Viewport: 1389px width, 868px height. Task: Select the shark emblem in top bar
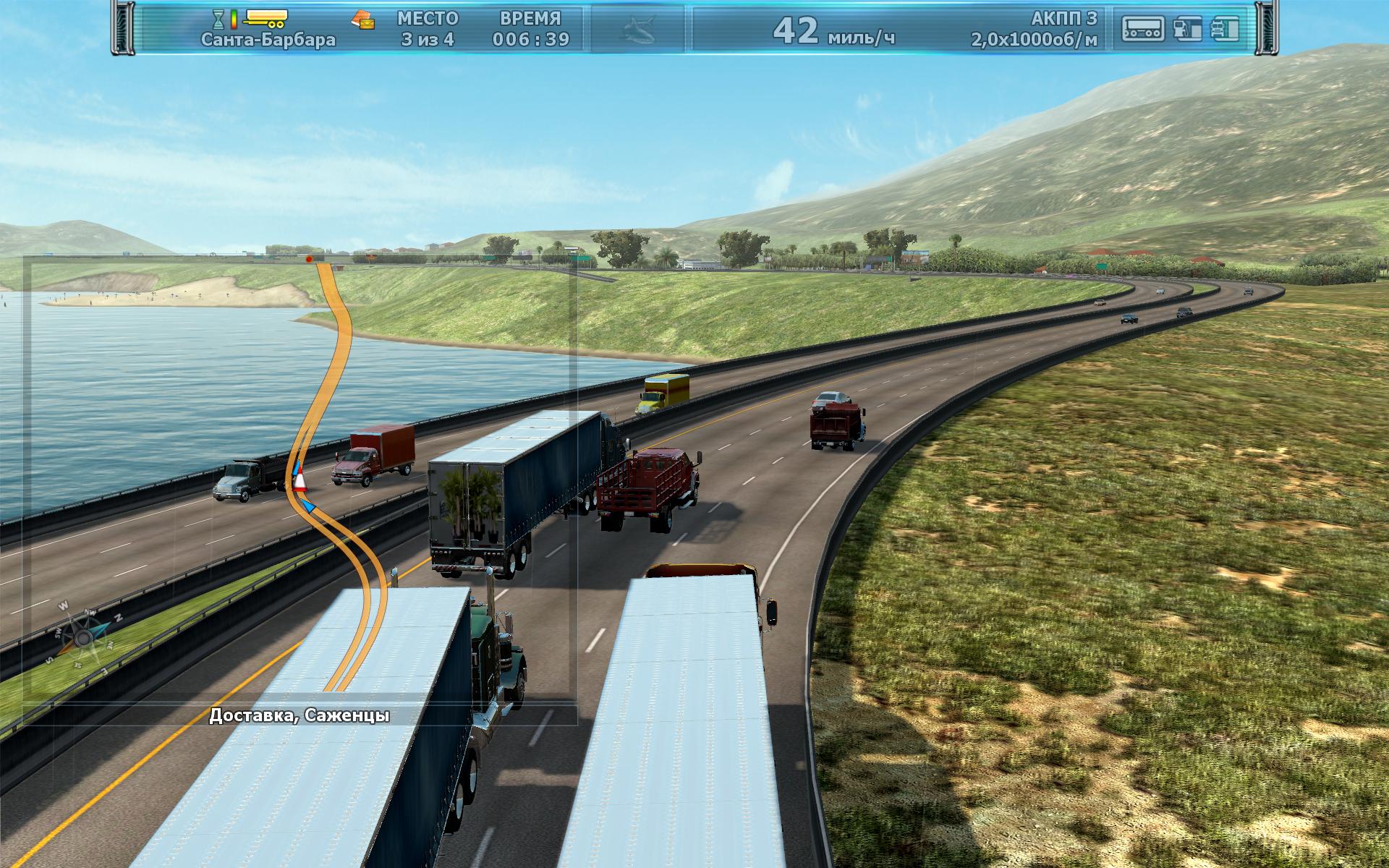pos(637,29)
